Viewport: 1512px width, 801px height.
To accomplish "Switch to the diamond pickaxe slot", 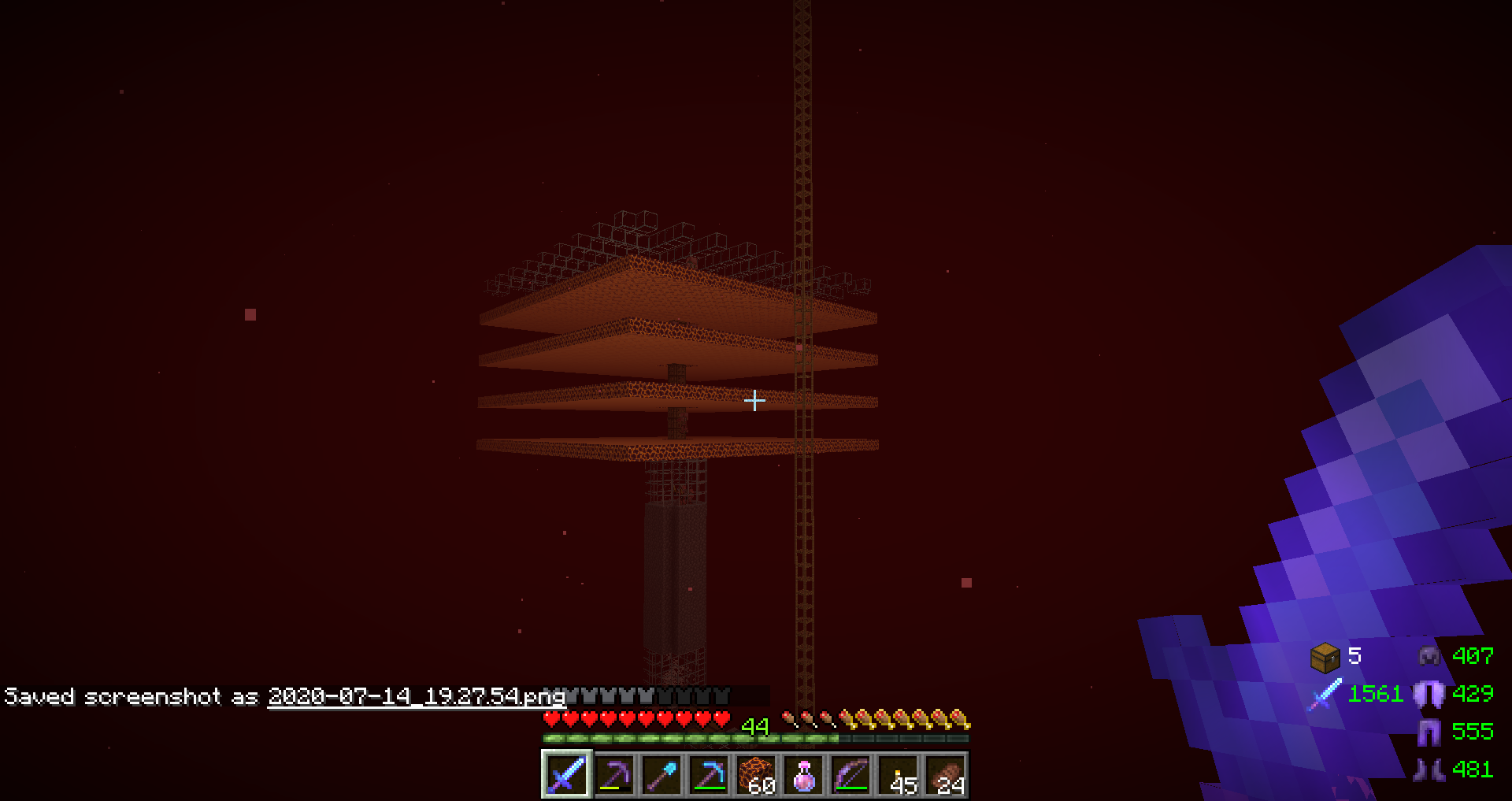I will coord(709,775).
